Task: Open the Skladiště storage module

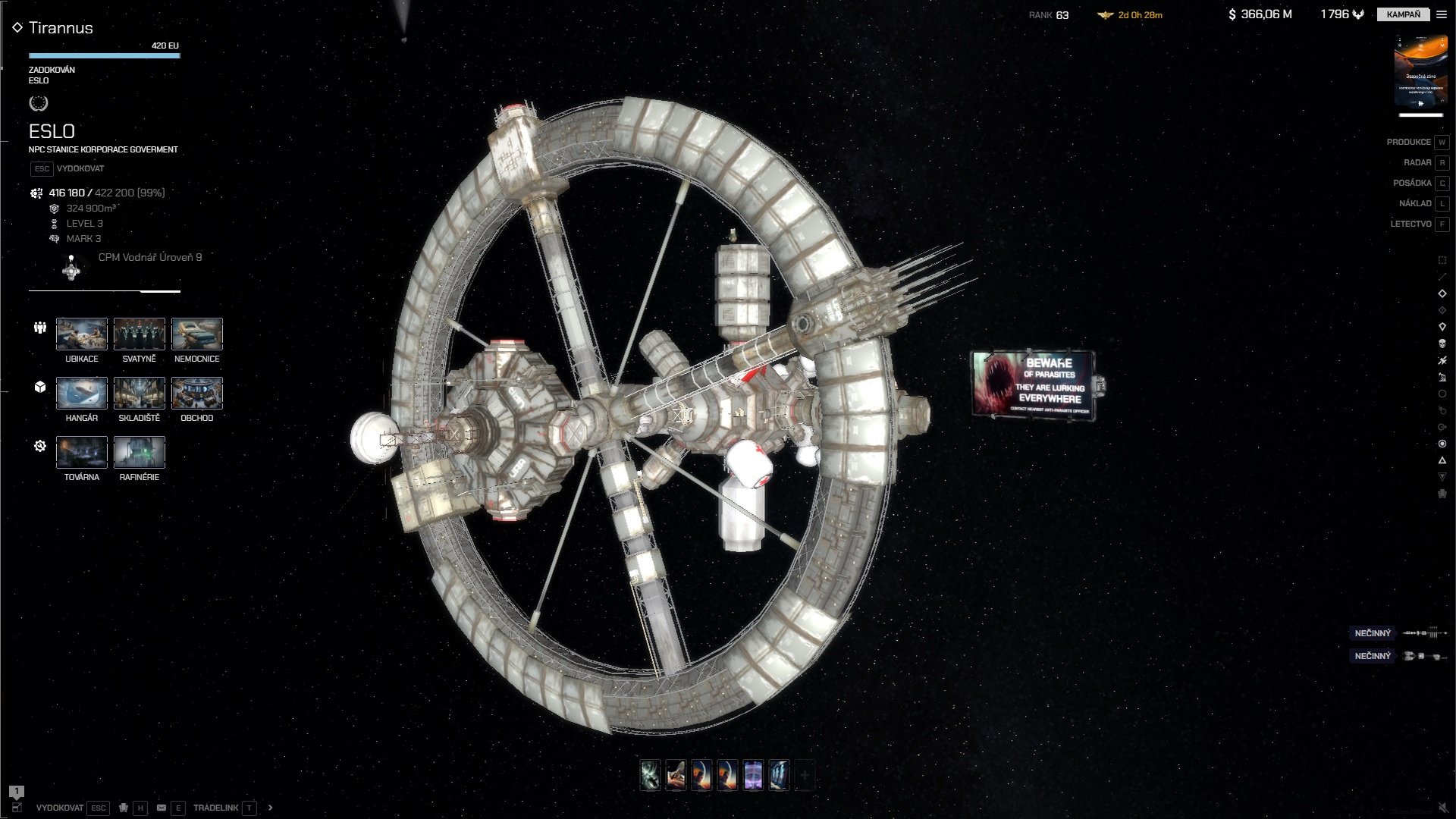Action: coord(140,393)
